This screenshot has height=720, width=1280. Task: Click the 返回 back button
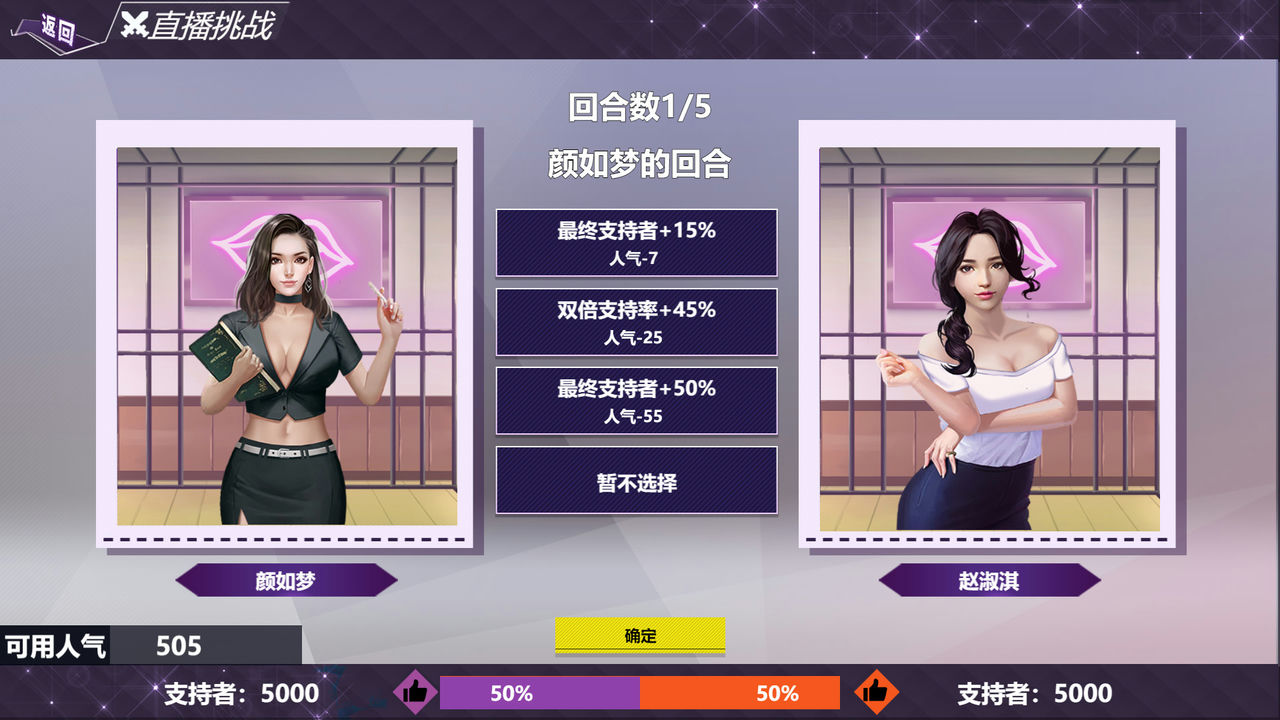click(x=58, y=29)
